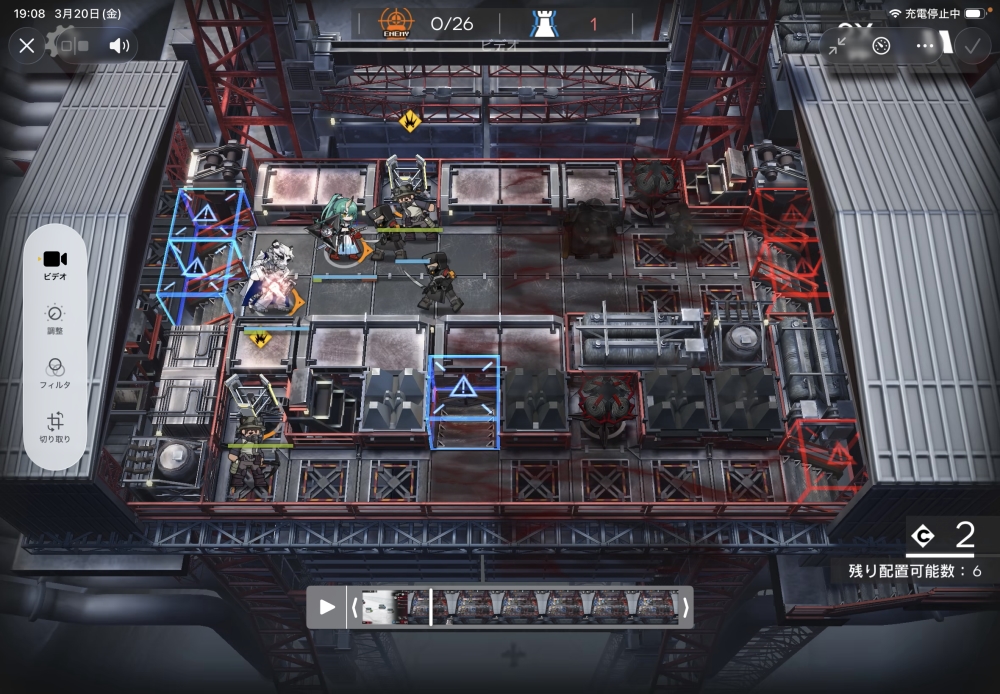The width and height of the screenshot is (1000, 694).
Task: Open the three-dots more options menu
Action: click(x=926, y=45)
